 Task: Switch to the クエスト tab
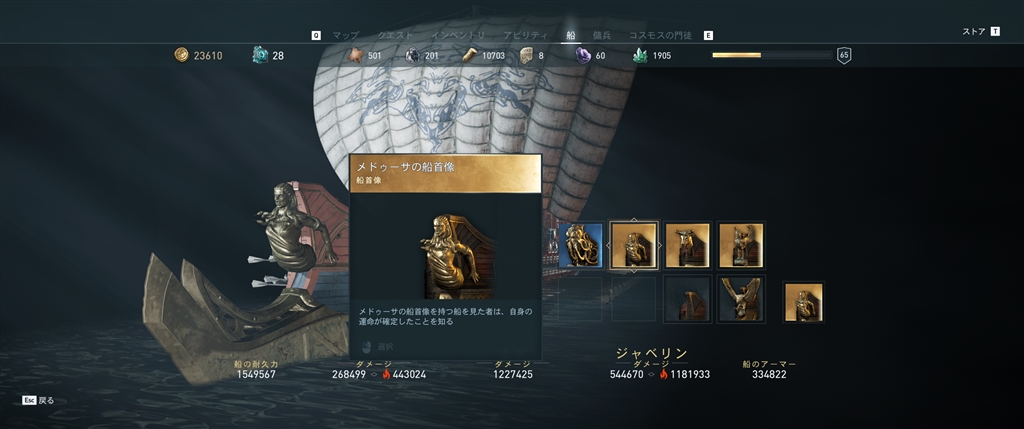tap(397, 35)
